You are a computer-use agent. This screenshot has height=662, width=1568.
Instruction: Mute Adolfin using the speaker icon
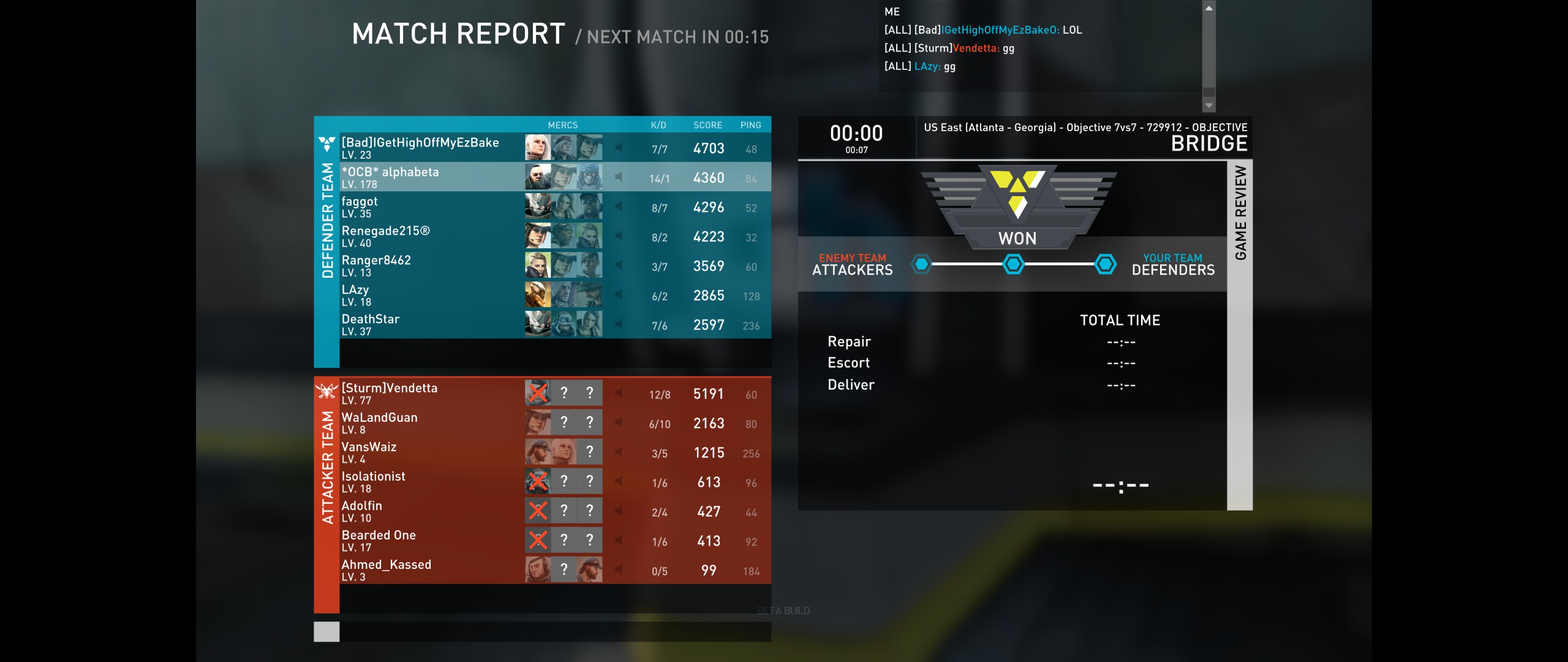point(619,511)
